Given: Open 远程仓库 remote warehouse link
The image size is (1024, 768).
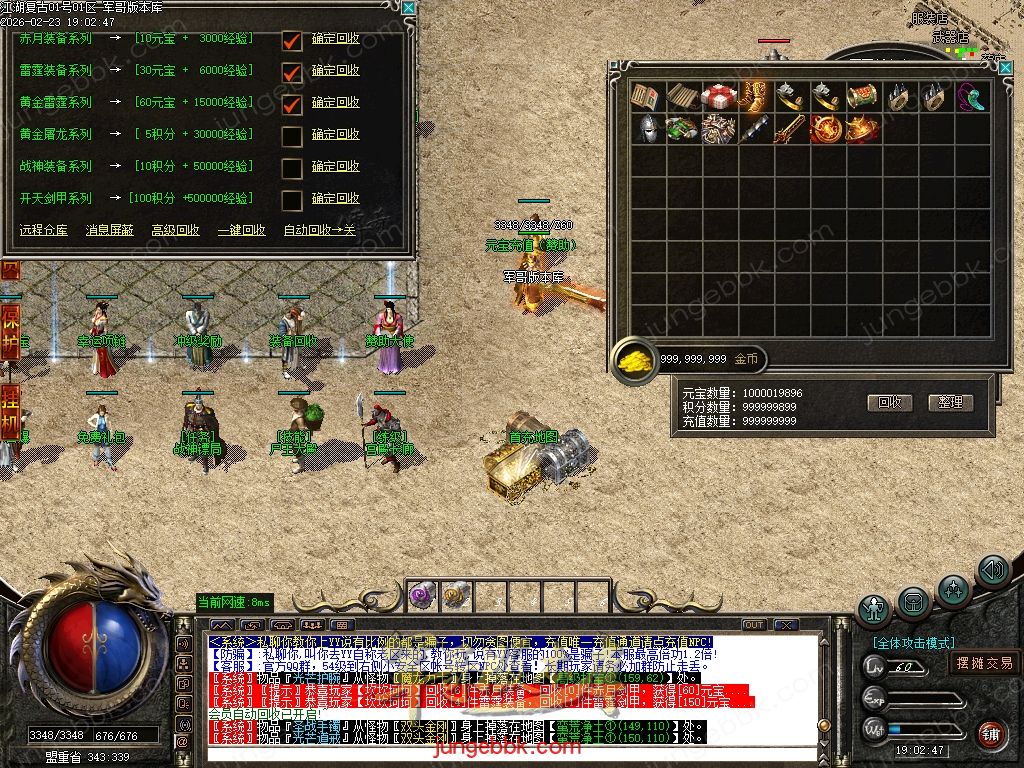Looking at the screenshot, I should pyautogui.click(x=44, y=230).
